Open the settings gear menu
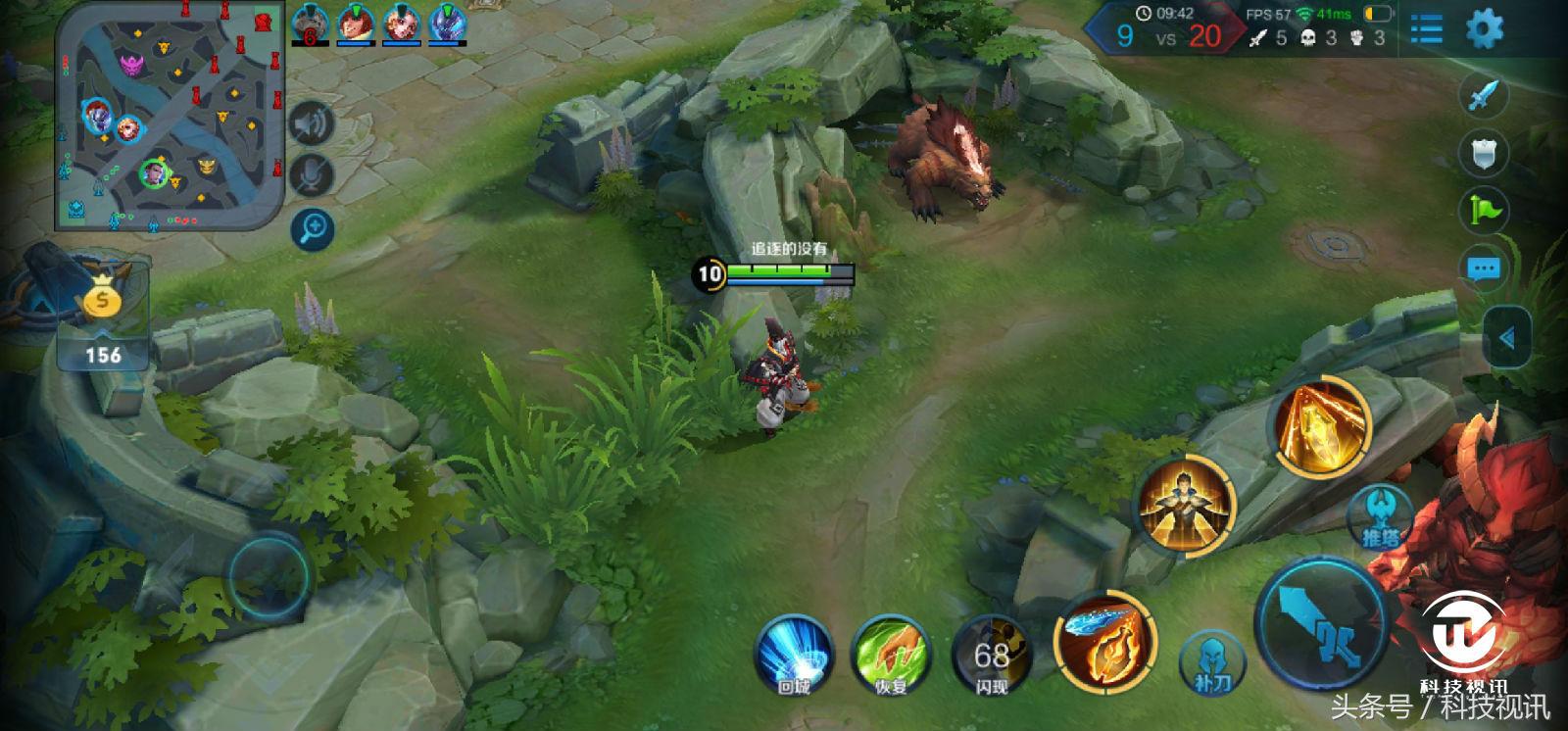Image resolution: width=1568 pixels, height=731 pixels. tap(1484, 29)
